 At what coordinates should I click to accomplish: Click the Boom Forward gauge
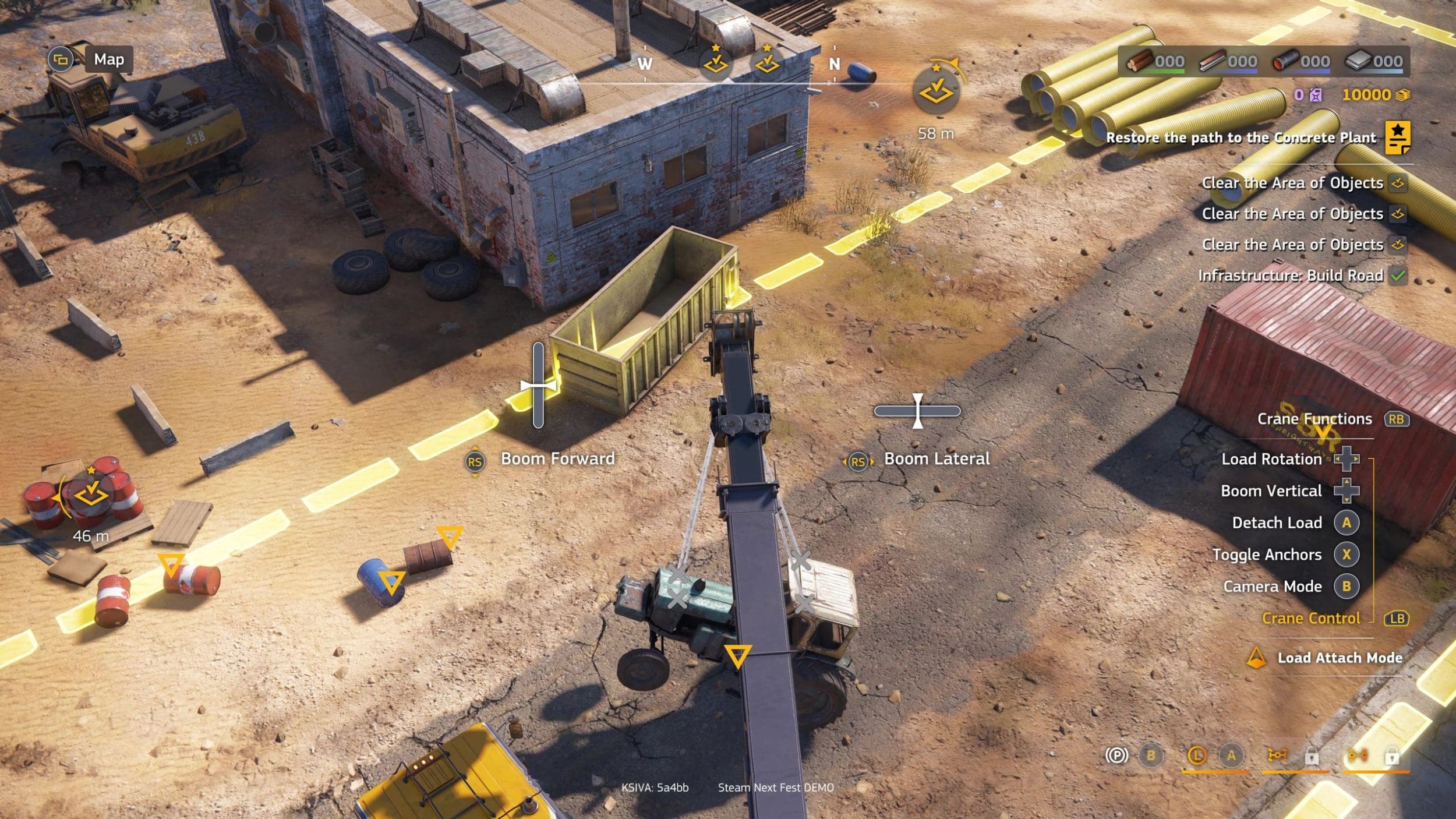click(538, 386)
